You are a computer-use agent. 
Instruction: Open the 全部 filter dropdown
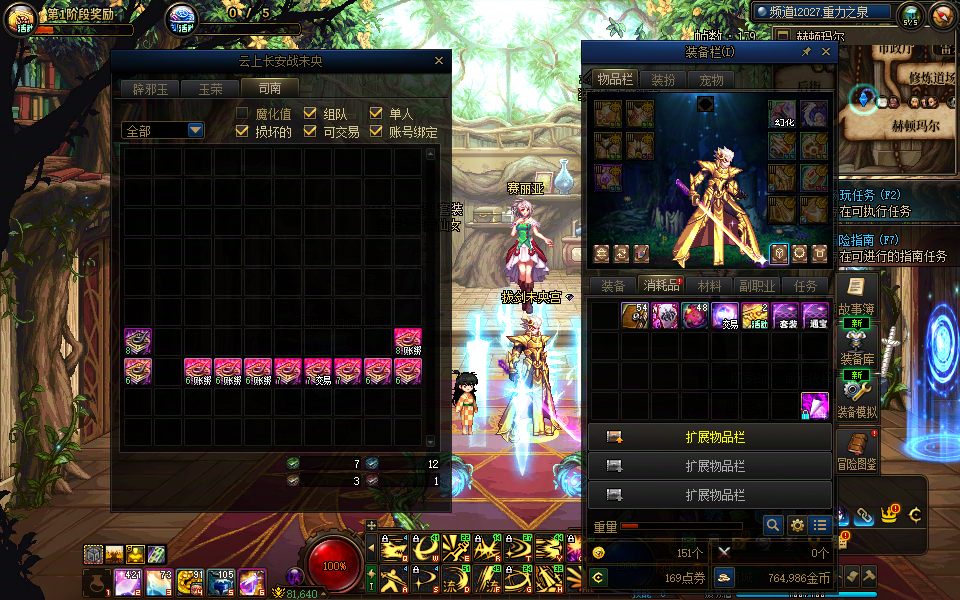[195, 130]
